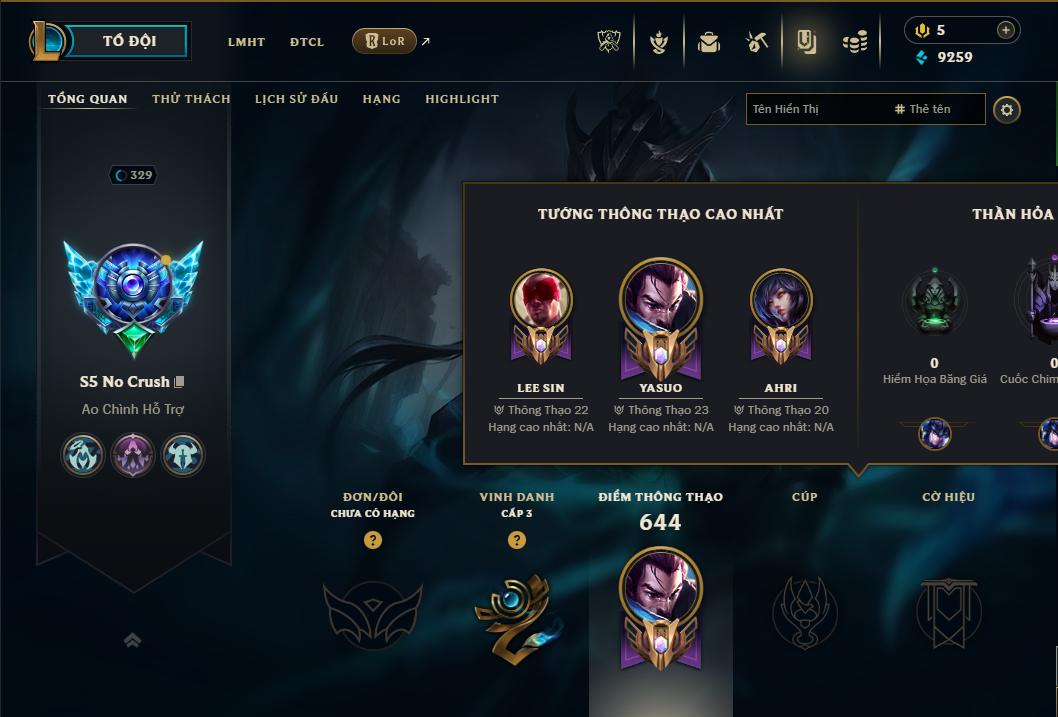
Task: Expand the profile banner up arrow
Action: pos(132,640)
